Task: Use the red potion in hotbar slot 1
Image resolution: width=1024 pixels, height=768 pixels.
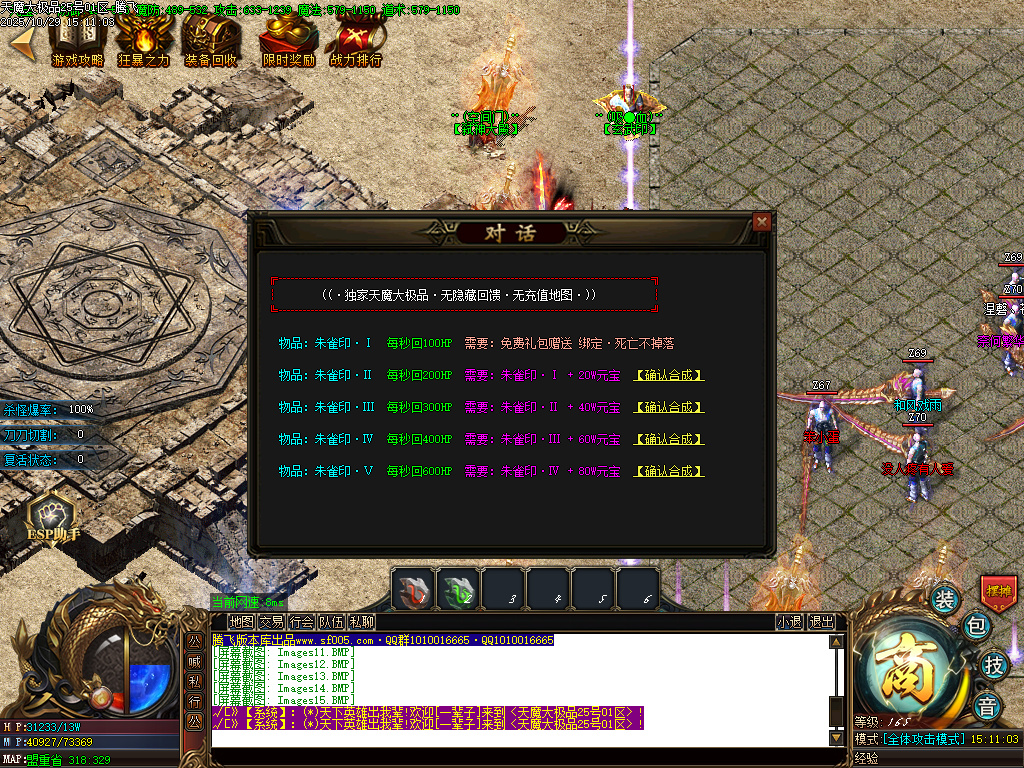Action: coord(412,589)
